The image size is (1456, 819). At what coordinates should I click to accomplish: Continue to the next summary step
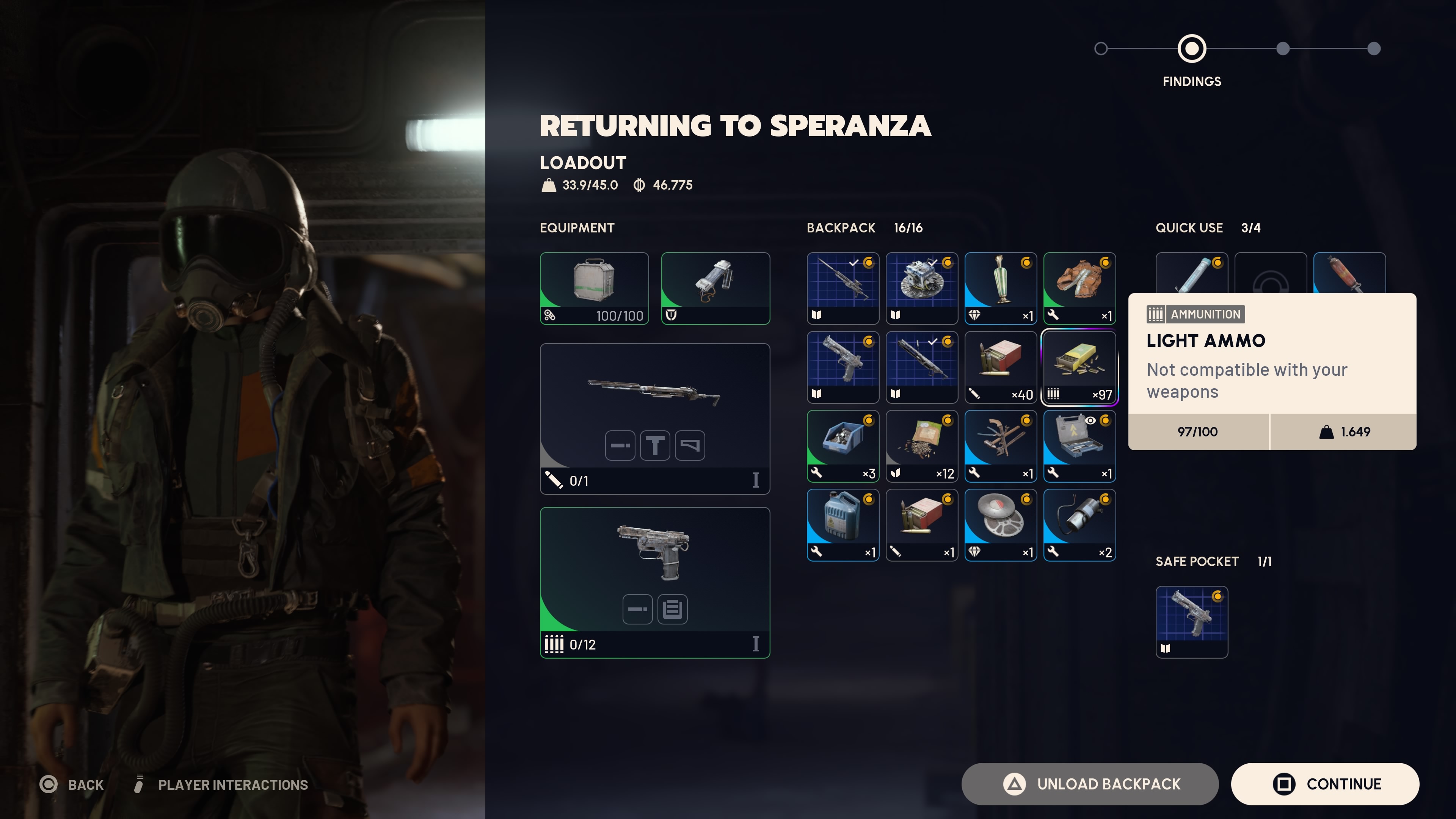(1324, 784)
